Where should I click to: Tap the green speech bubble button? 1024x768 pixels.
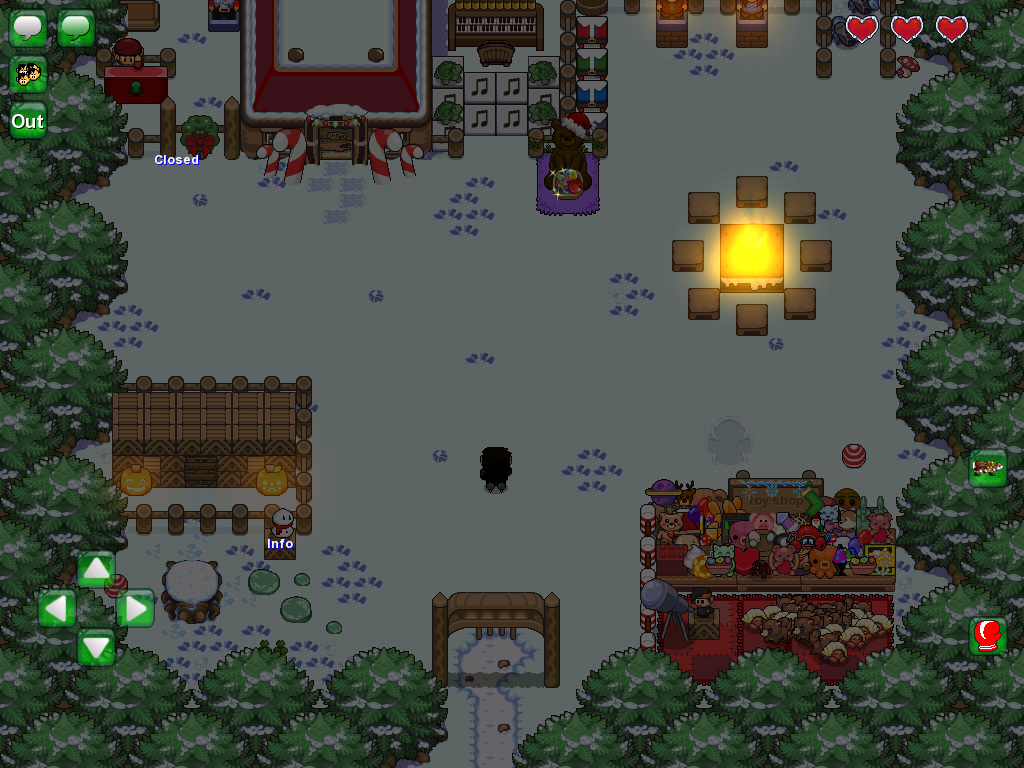(x=76, y=27)
